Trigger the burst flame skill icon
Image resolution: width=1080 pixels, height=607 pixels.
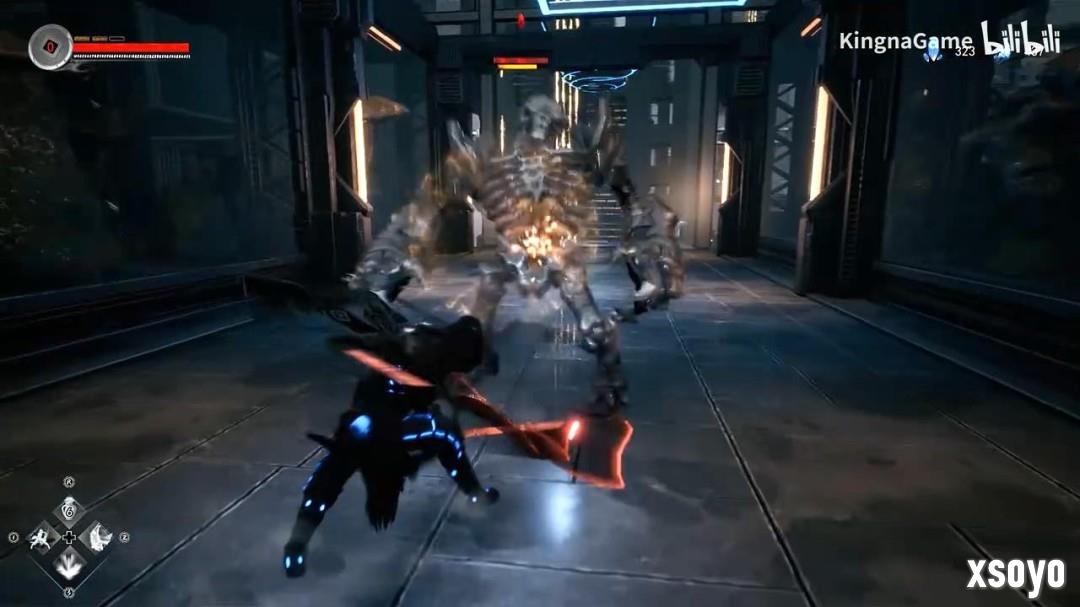click(x=69, y=567)
